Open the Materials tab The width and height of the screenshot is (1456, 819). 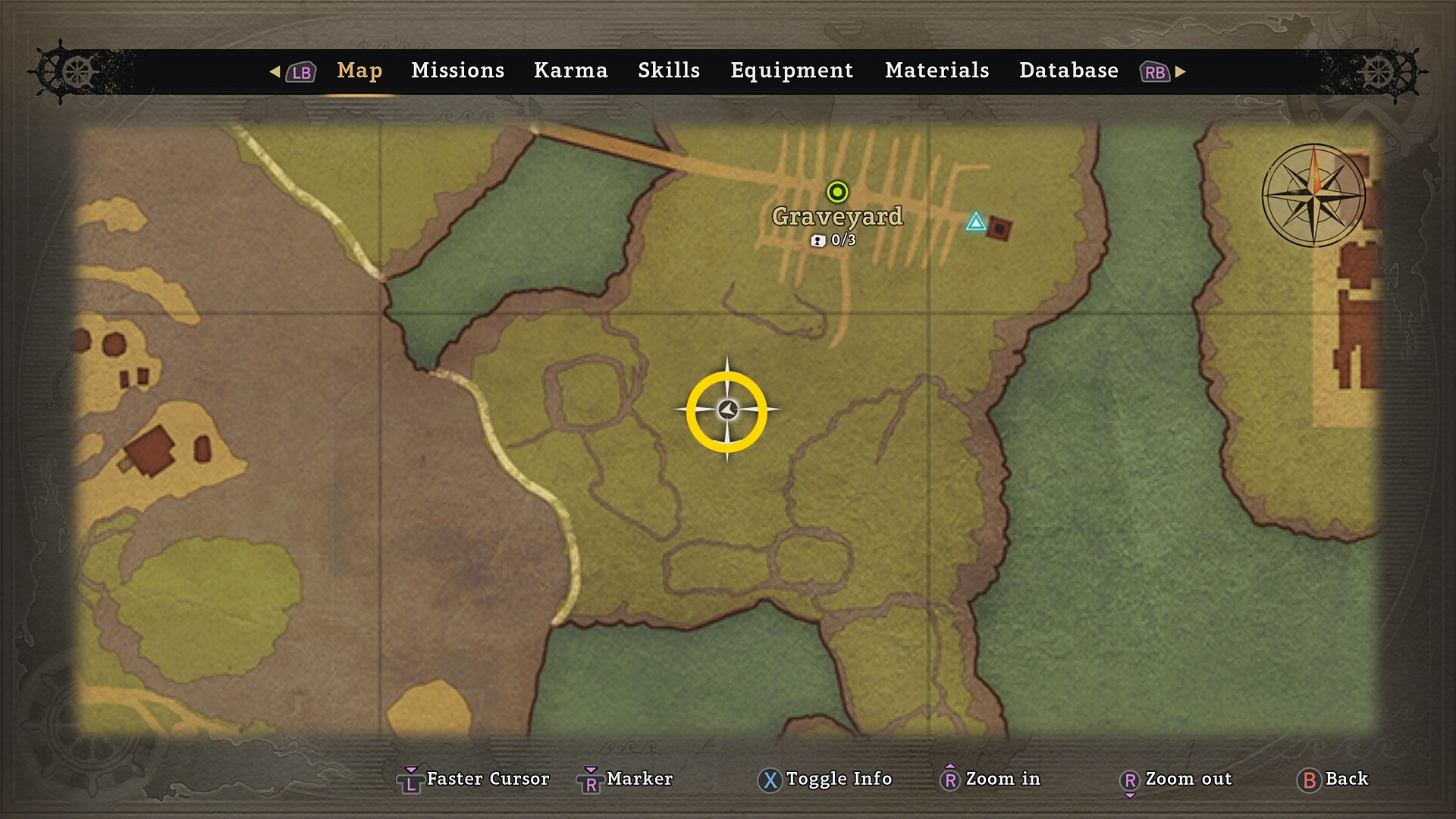[937, 71]
